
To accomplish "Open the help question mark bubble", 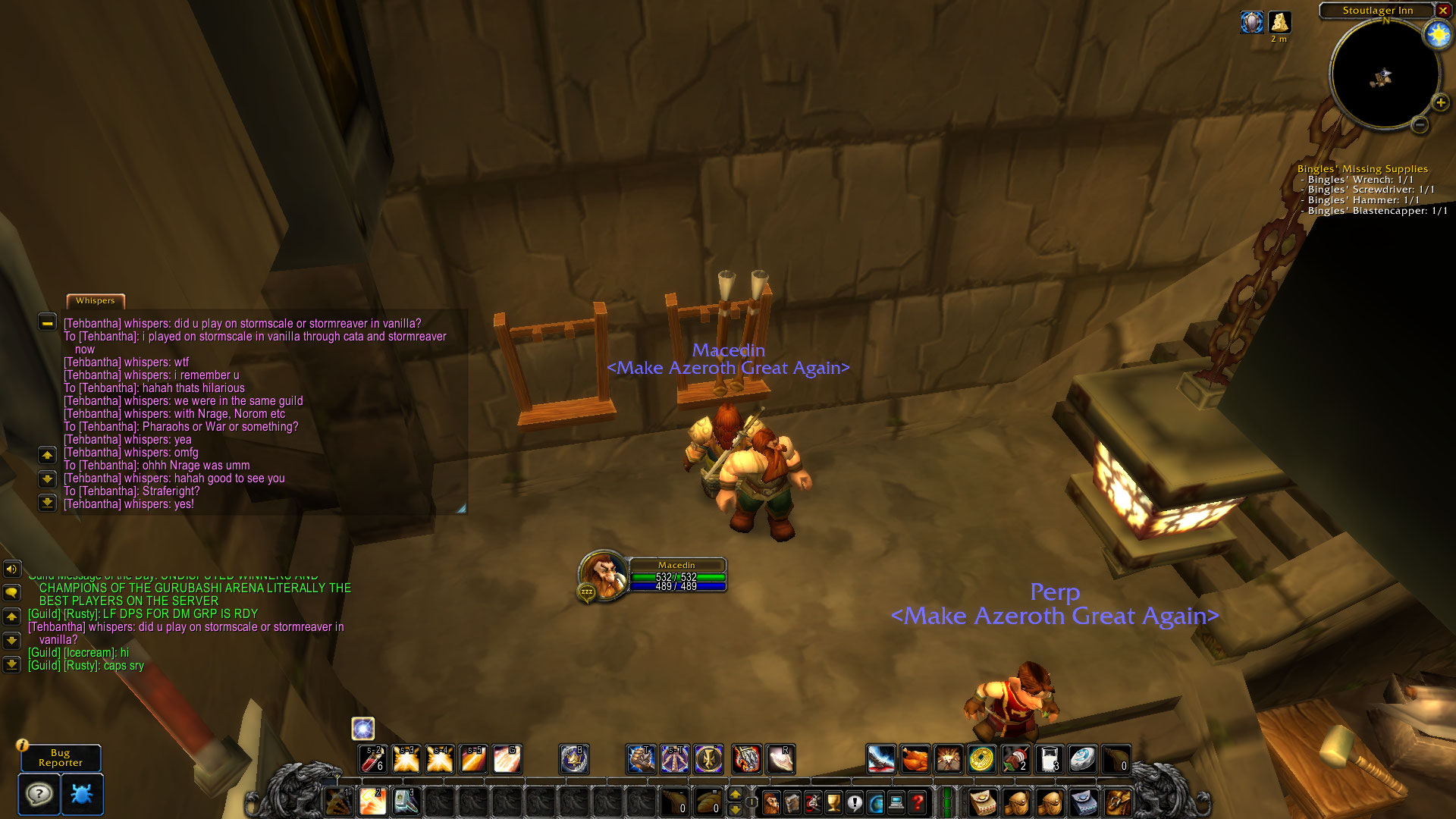I will pyautogui.click(x=39, y=794).
